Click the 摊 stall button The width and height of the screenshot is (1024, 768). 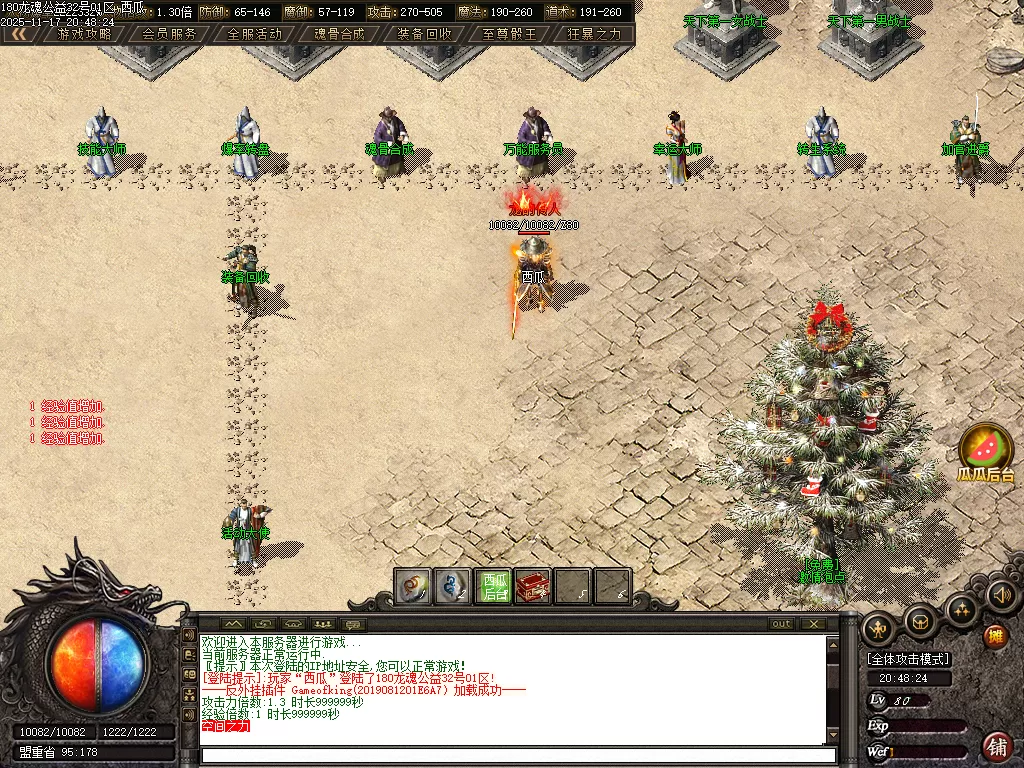coord(995,636)
